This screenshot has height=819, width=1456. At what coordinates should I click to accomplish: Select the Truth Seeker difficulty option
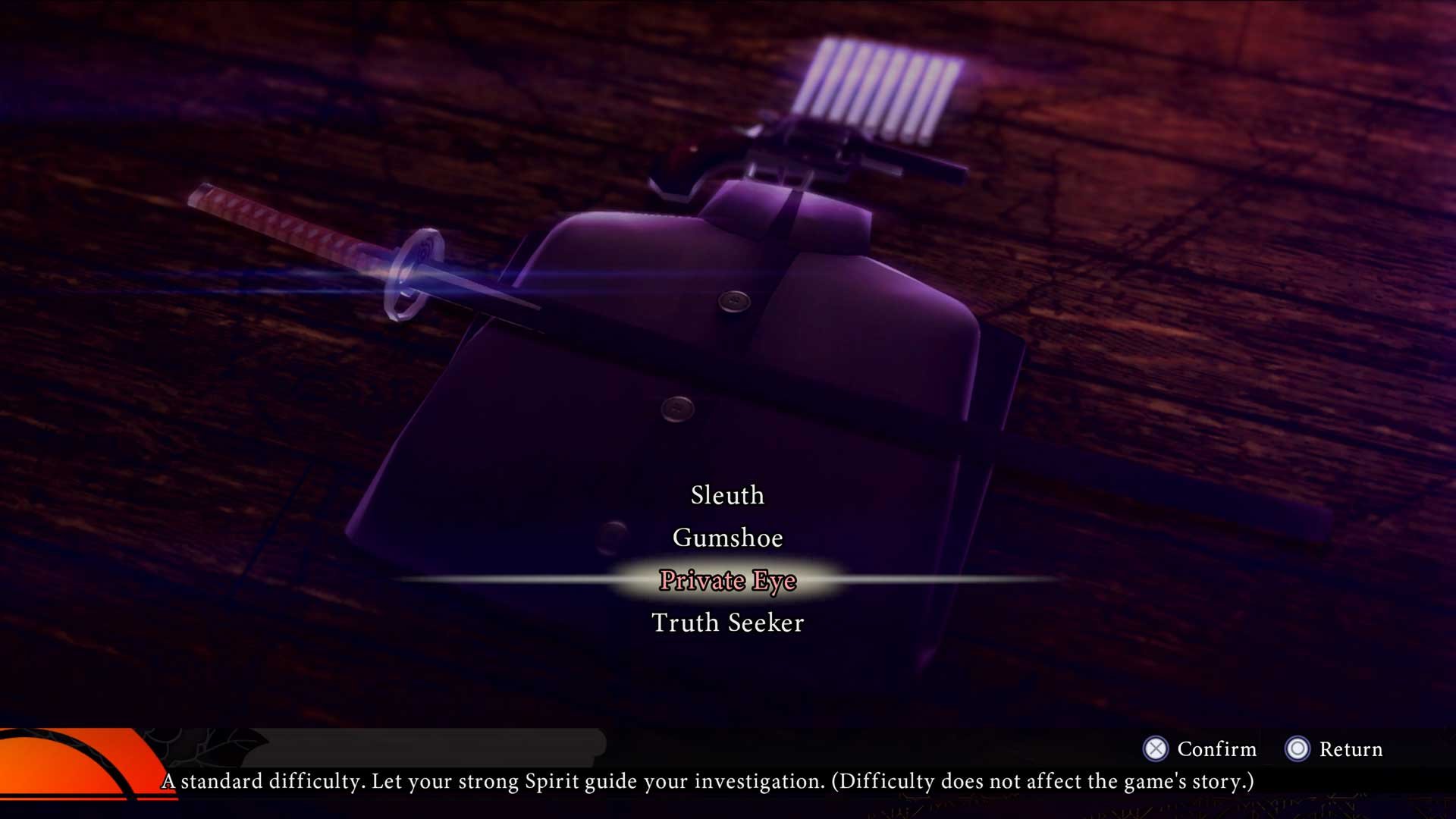[727, 623]
